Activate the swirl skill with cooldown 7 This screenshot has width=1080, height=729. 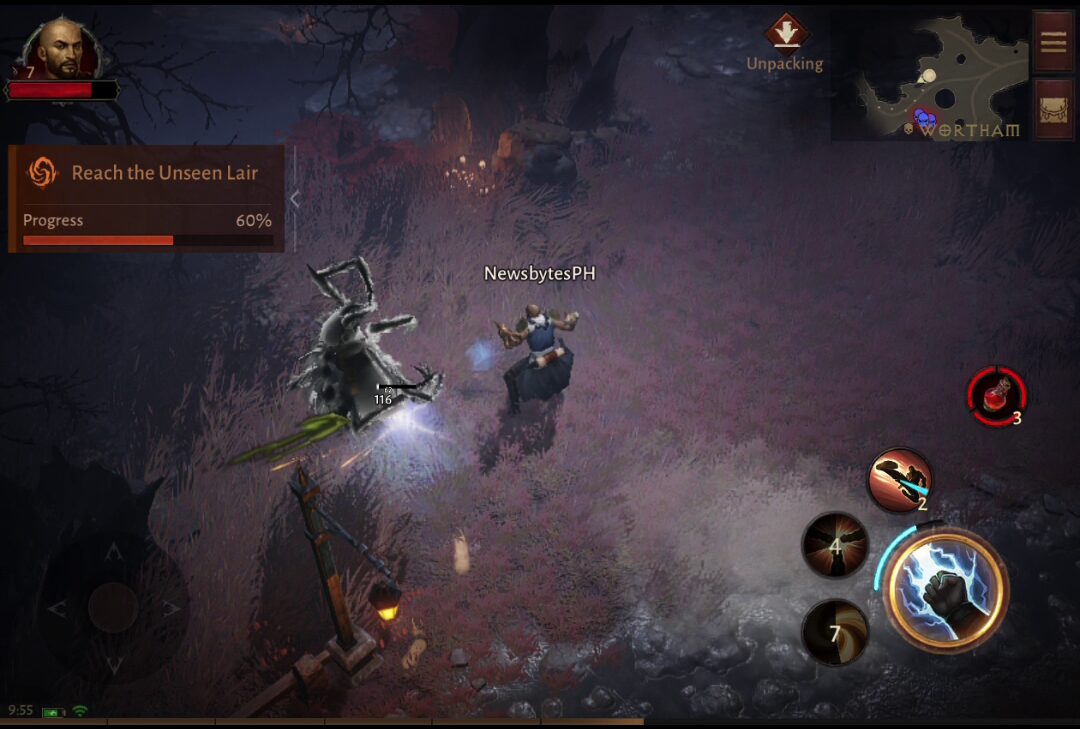(x=835, y=633)
